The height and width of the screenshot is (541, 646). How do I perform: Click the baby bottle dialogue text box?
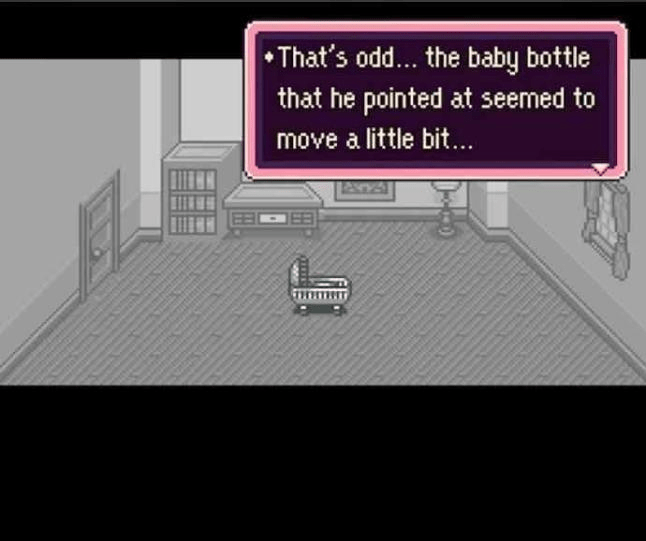point(436,100)
